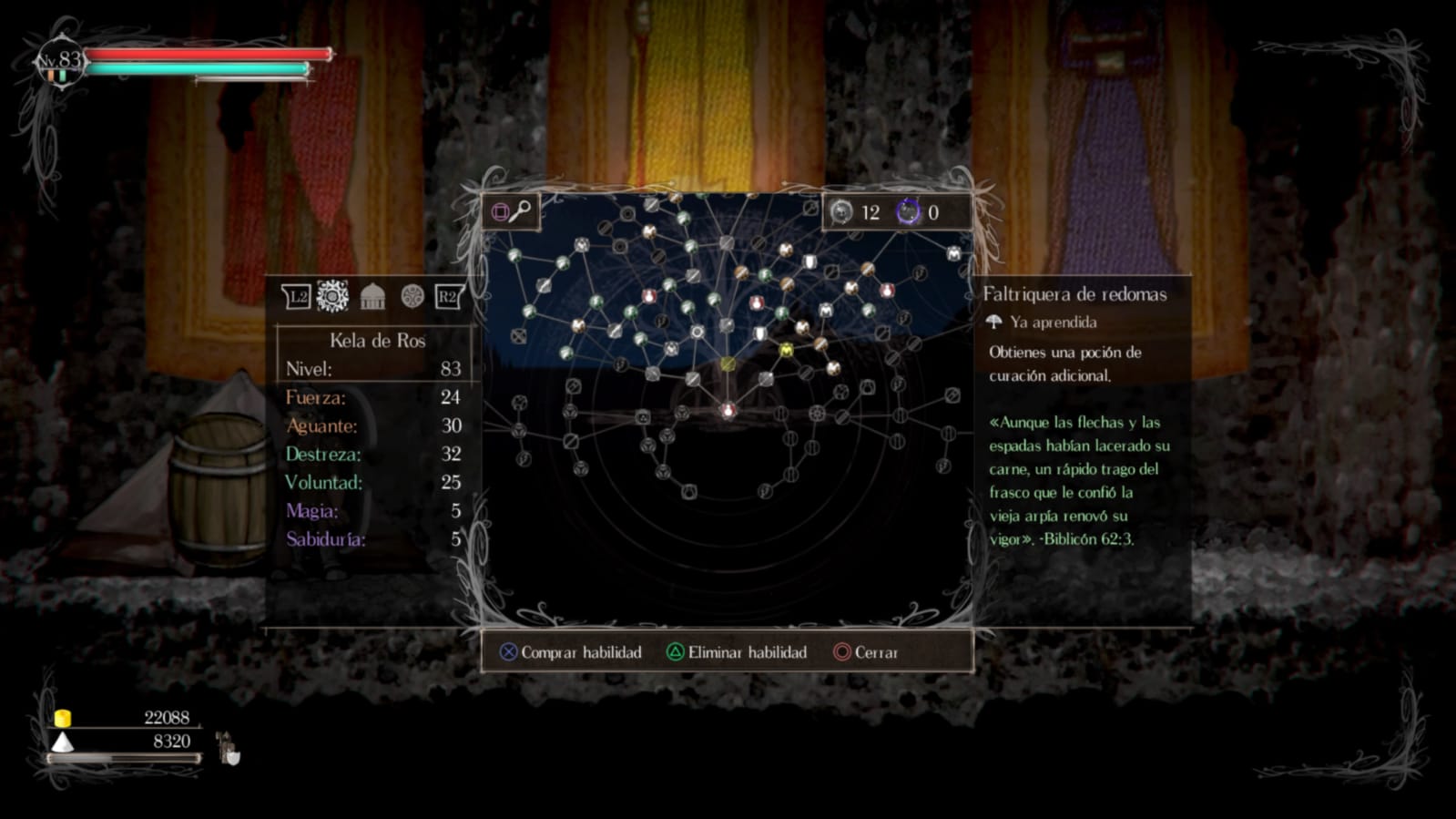This screenshot has width=1456, height=819.
Task: Open the round swirl emblem tab
Action: [412, 296]
